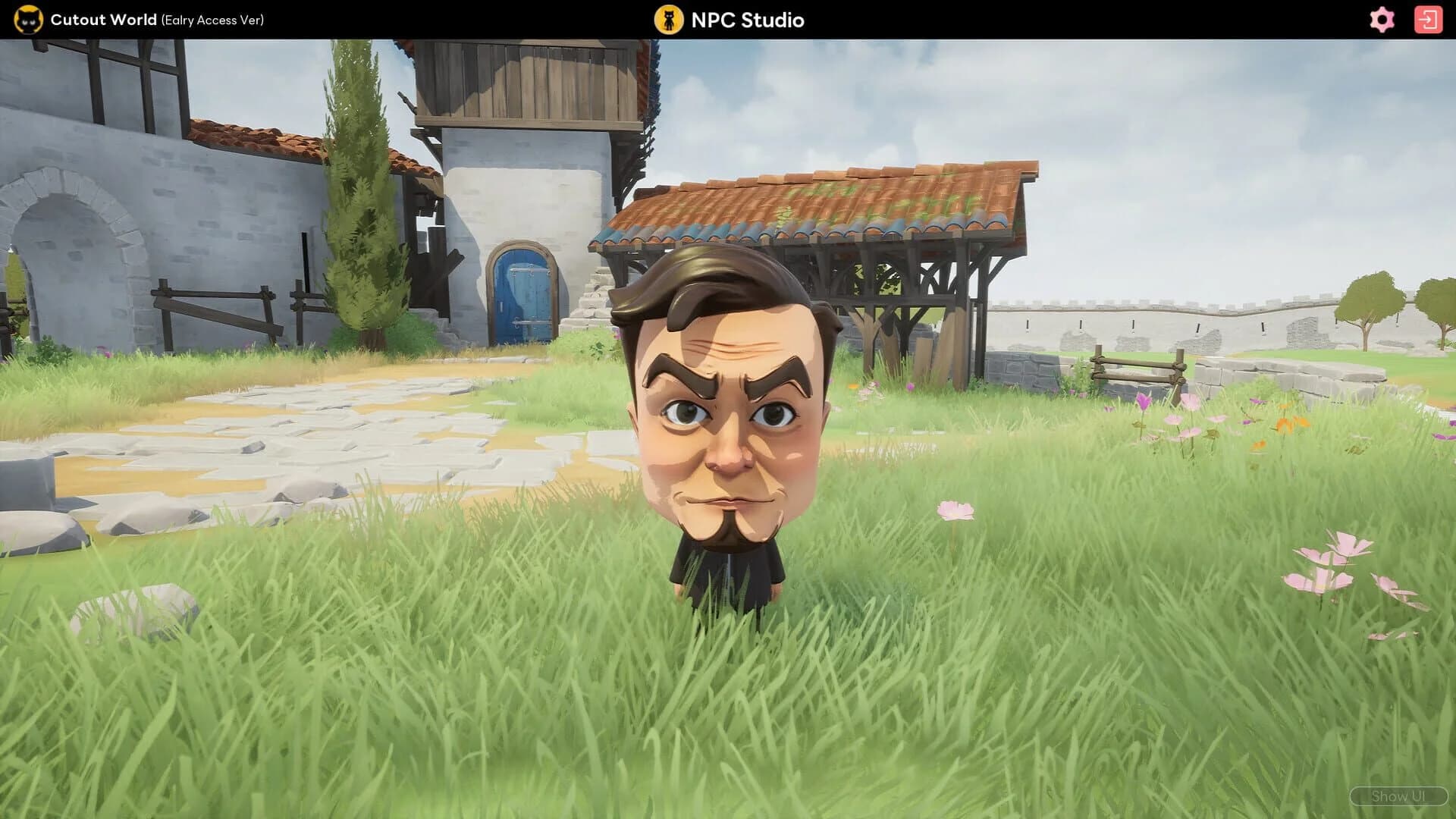This screenshot has height=819, width=1456.
Task: Click the Early Access version label
Action: point(213,20)
